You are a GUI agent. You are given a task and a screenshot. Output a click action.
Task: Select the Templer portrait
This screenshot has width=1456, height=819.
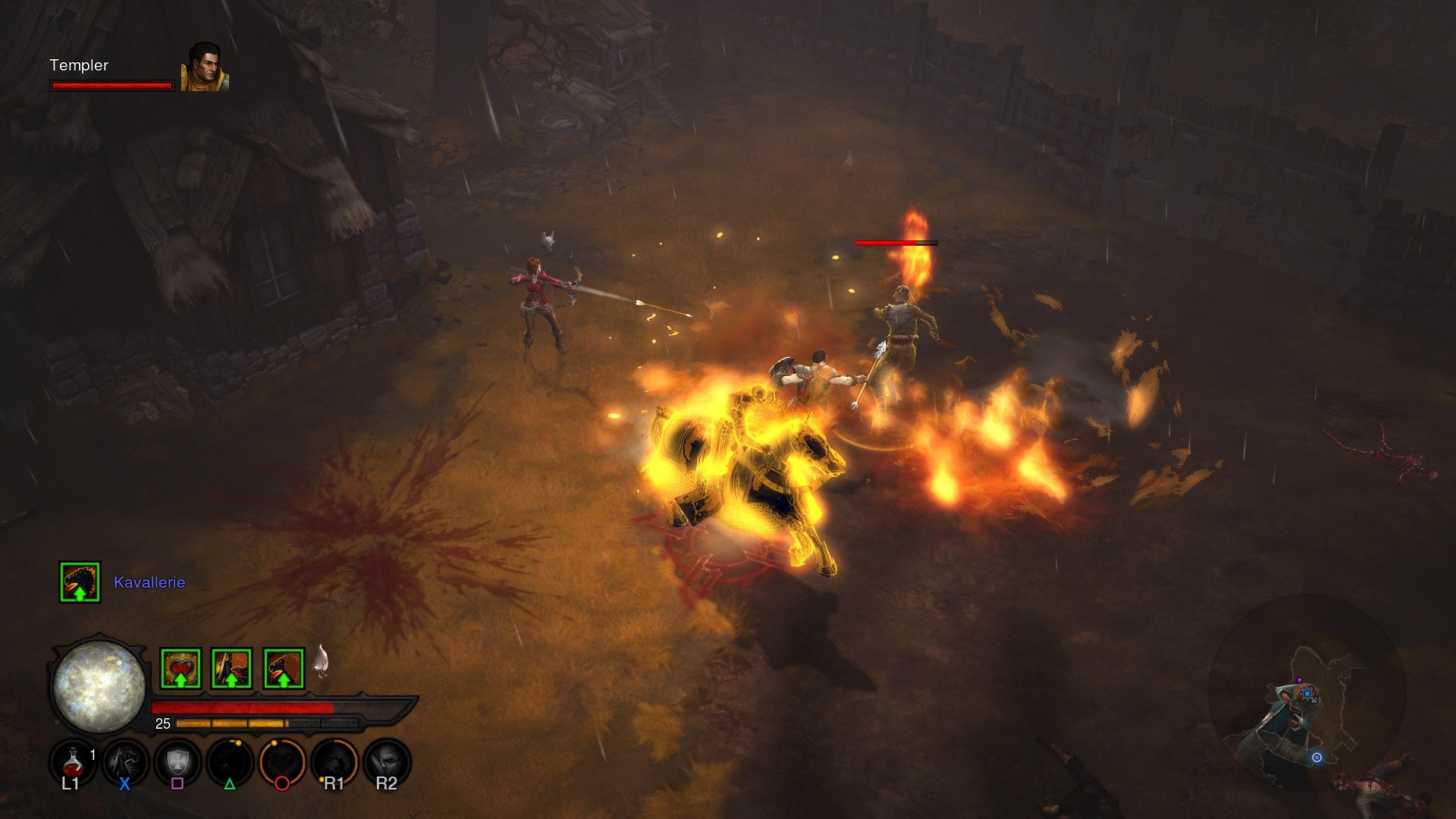202,67
